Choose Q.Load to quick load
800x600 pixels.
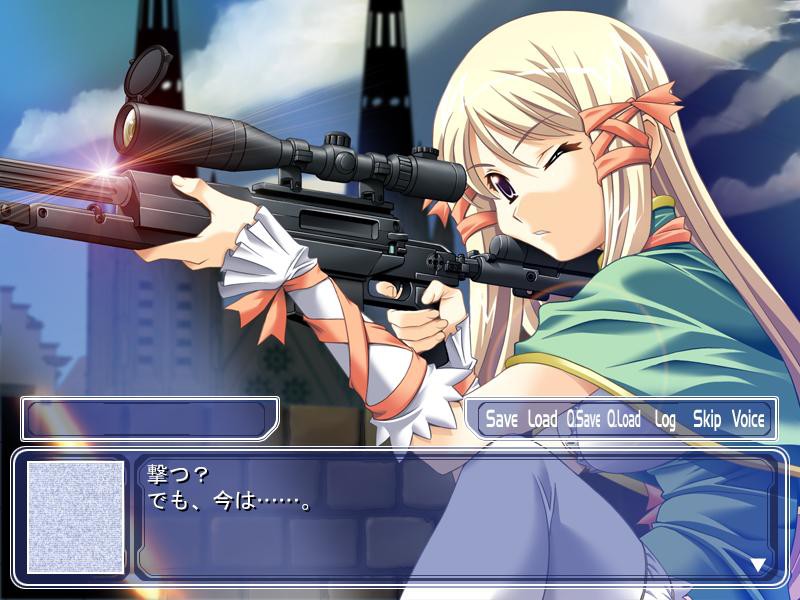(x=624, y=420)
